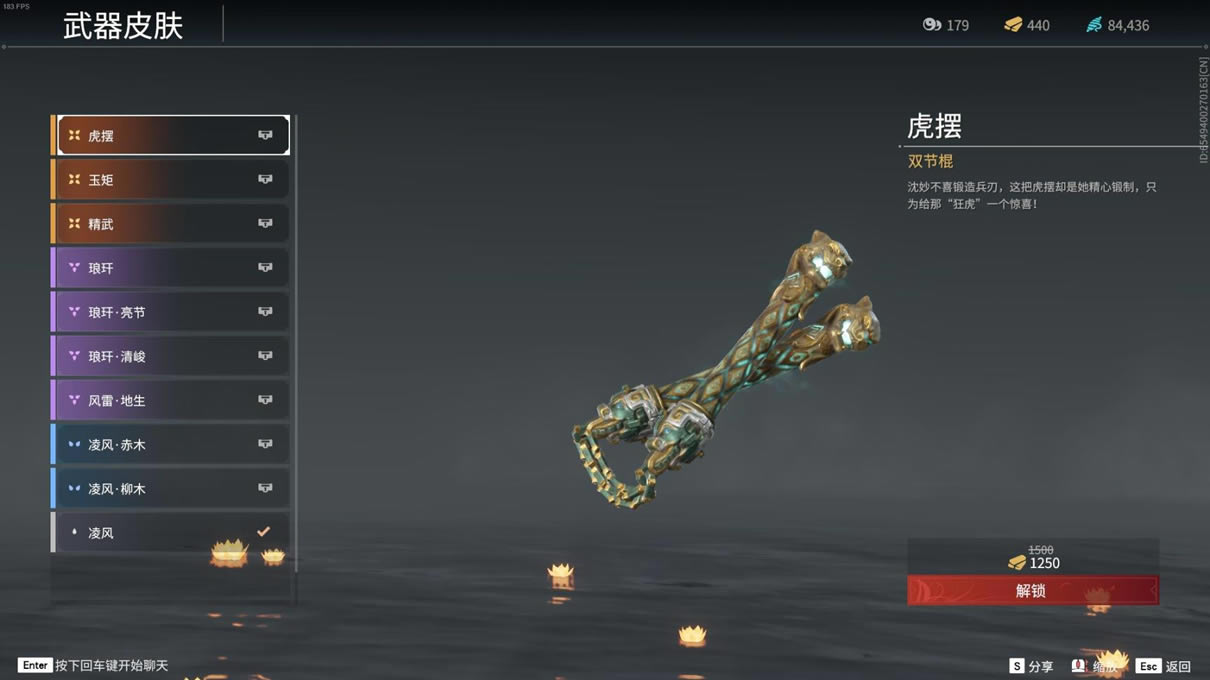Image resolution: width=1210 pixels, height=680 pixels.
Task: Click the silver coin currency icon
Action: click(x=932, y=25)
